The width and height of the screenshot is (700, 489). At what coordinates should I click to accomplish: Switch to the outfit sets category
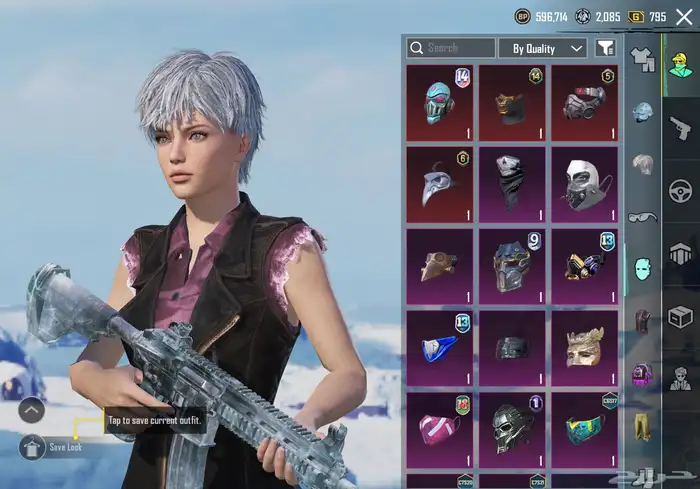click(x=643, y=62)
